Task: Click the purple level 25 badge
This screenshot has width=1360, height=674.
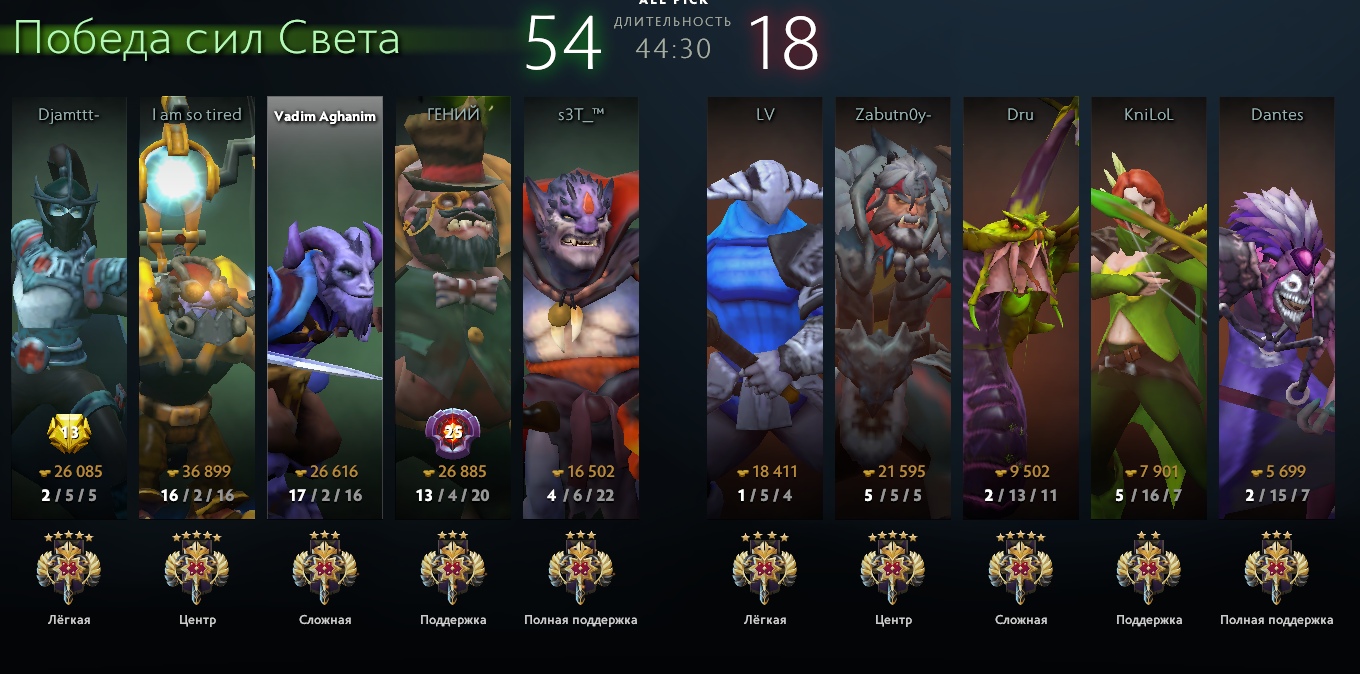Action: point(453,433)
